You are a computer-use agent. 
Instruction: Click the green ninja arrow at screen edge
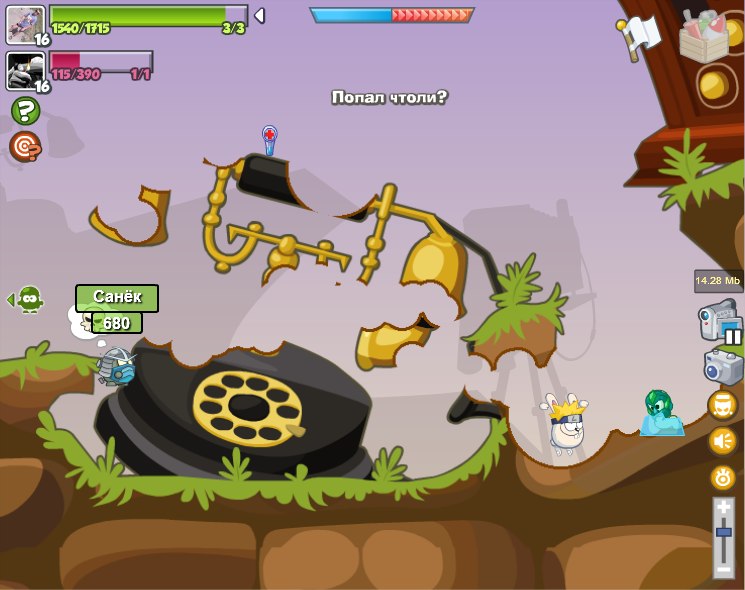[x=26, y=298]
